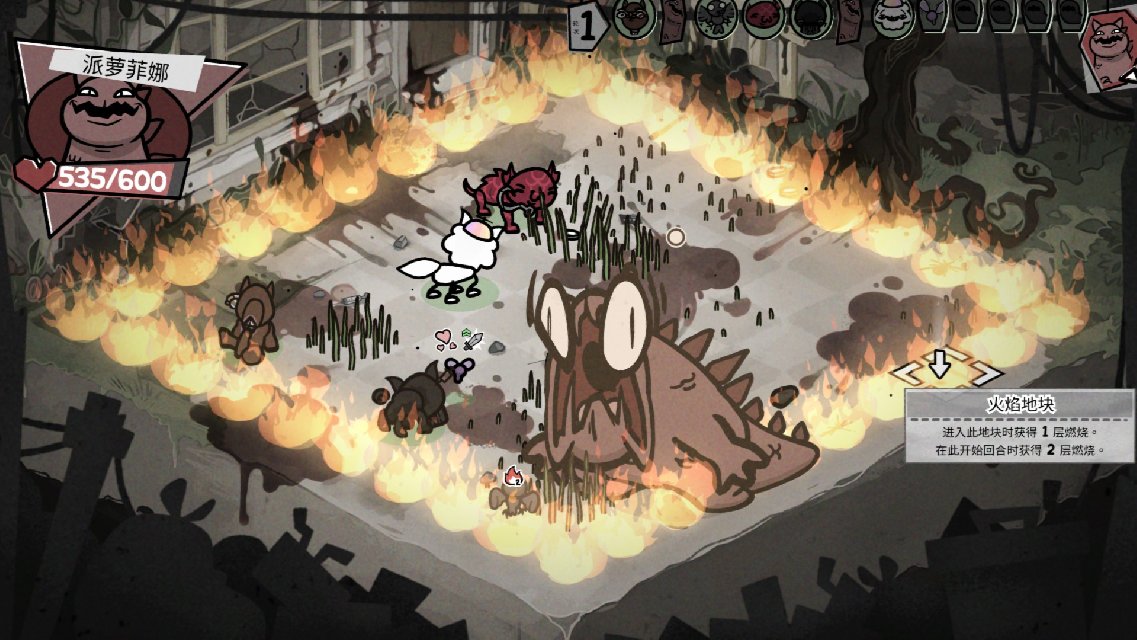1137x640 pixels.
Task: Click the grey crow turn-order portrait
Action: [717, 18]
